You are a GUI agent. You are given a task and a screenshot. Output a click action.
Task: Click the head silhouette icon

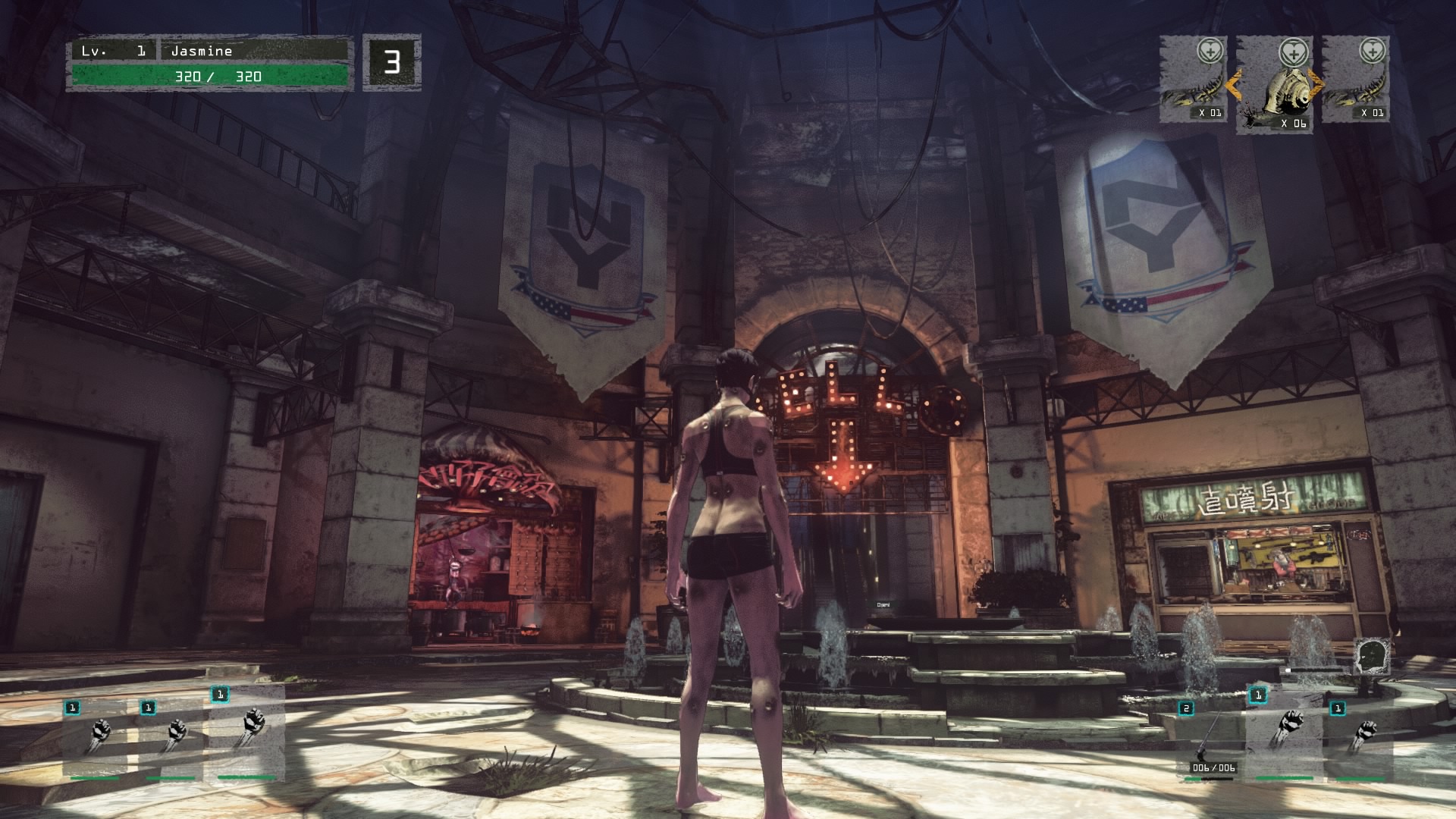[1370, 654]
